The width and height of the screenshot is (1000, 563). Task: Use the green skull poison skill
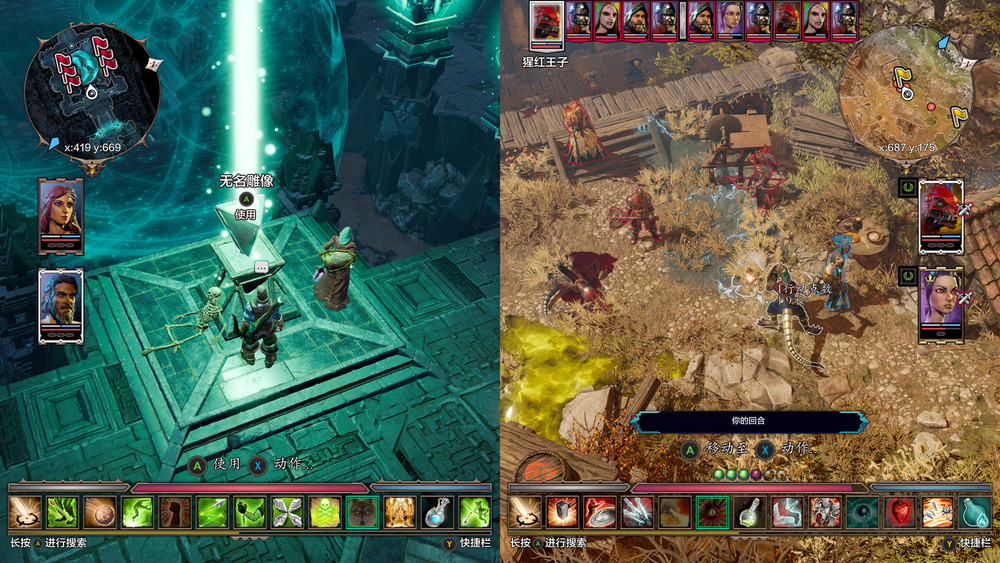tap(324, 512)
